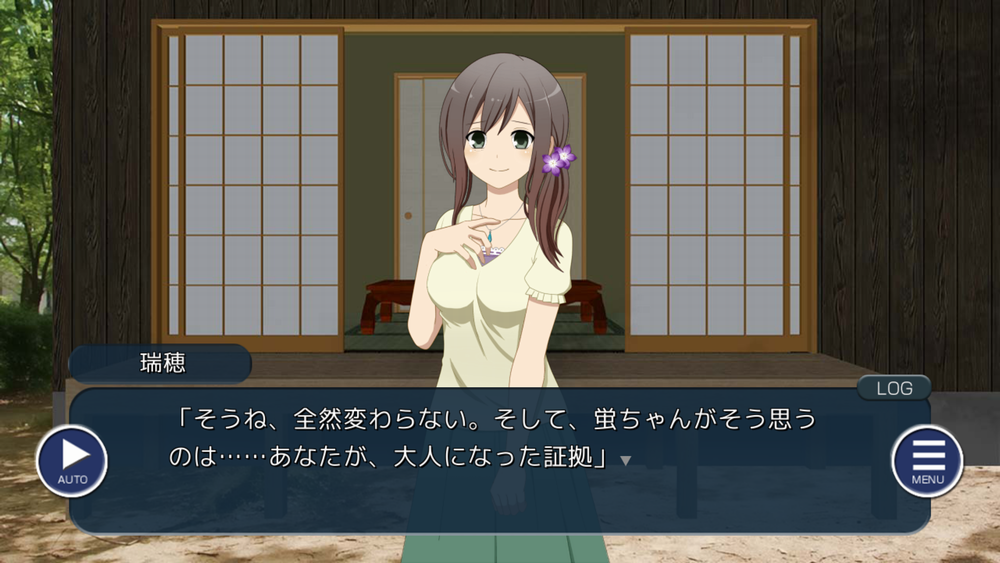
Task: Show the dialogue LOG
Action: click(893, 388)
